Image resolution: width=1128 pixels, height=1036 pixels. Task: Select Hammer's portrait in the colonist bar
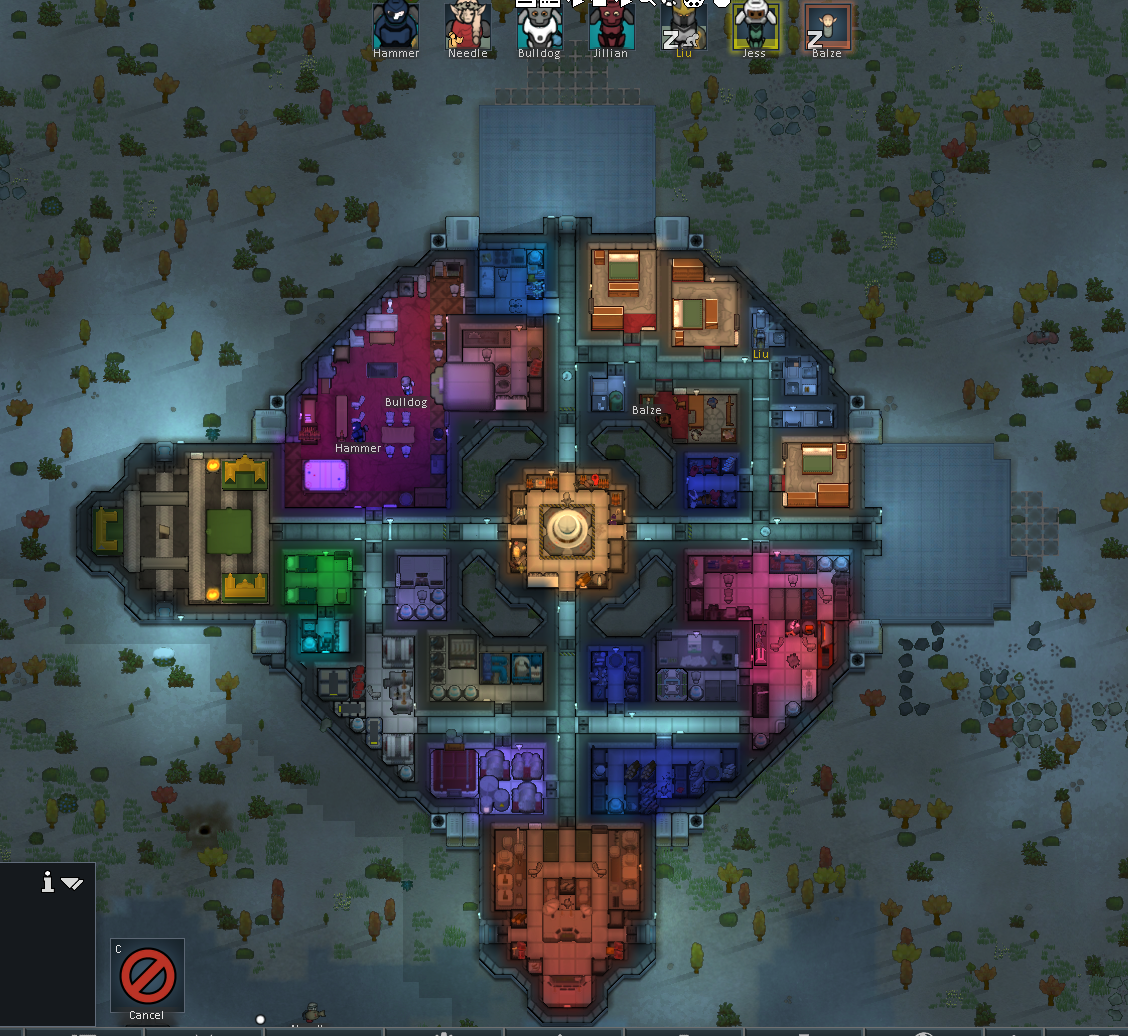396,25
